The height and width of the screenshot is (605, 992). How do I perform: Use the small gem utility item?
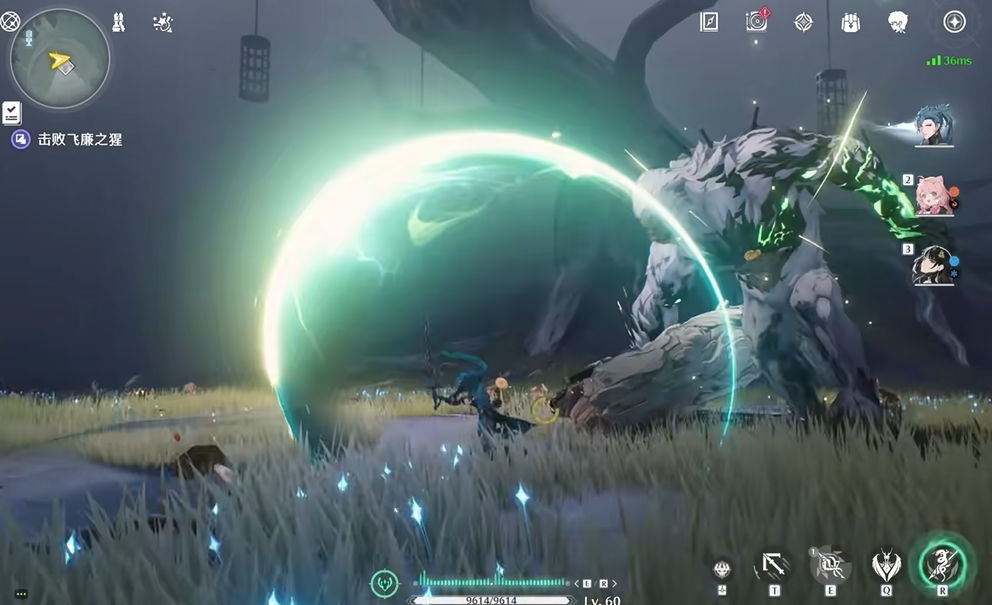click(x=722, y=568)
